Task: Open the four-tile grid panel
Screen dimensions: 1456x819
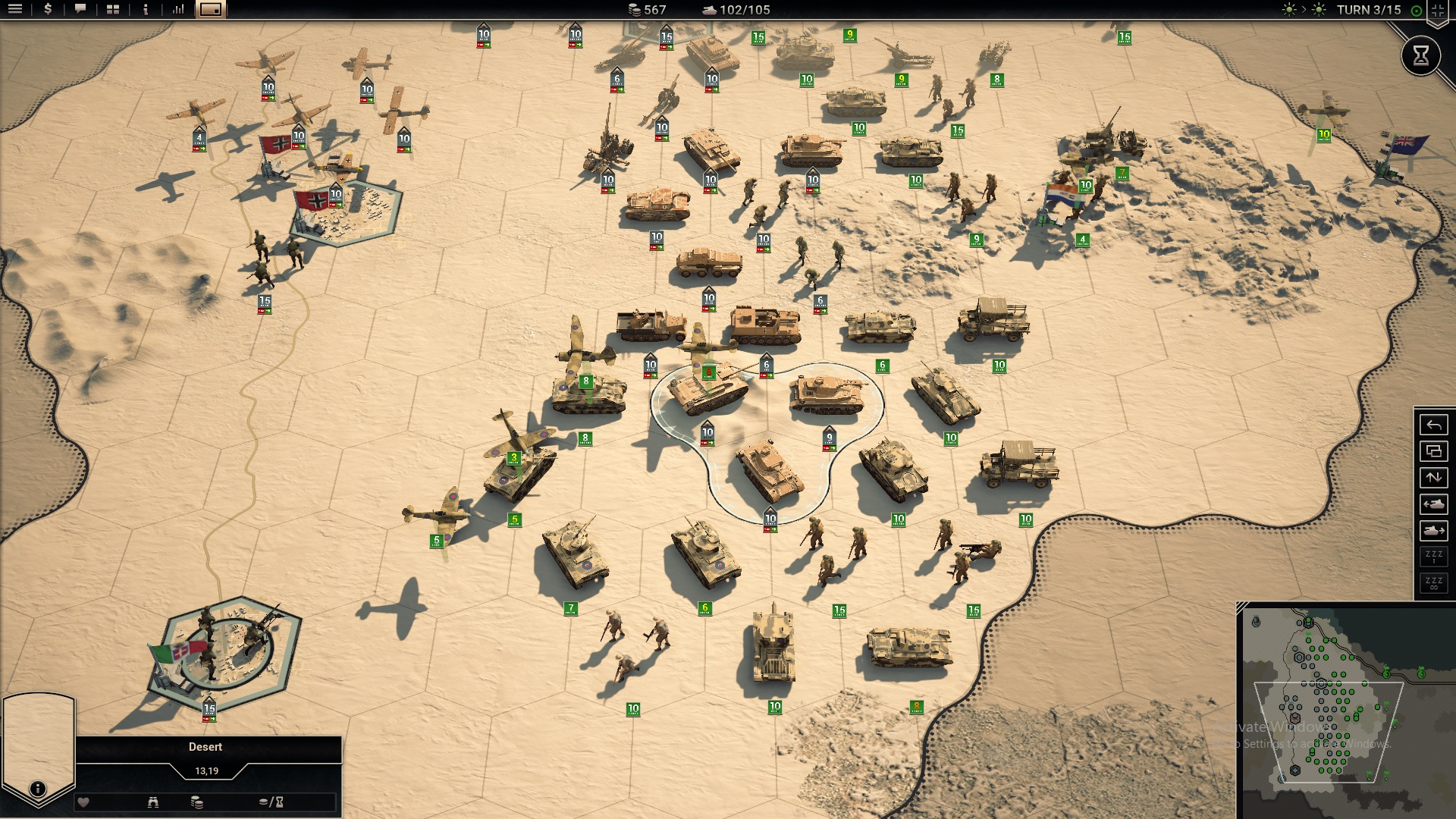Action: pos(113,10)
